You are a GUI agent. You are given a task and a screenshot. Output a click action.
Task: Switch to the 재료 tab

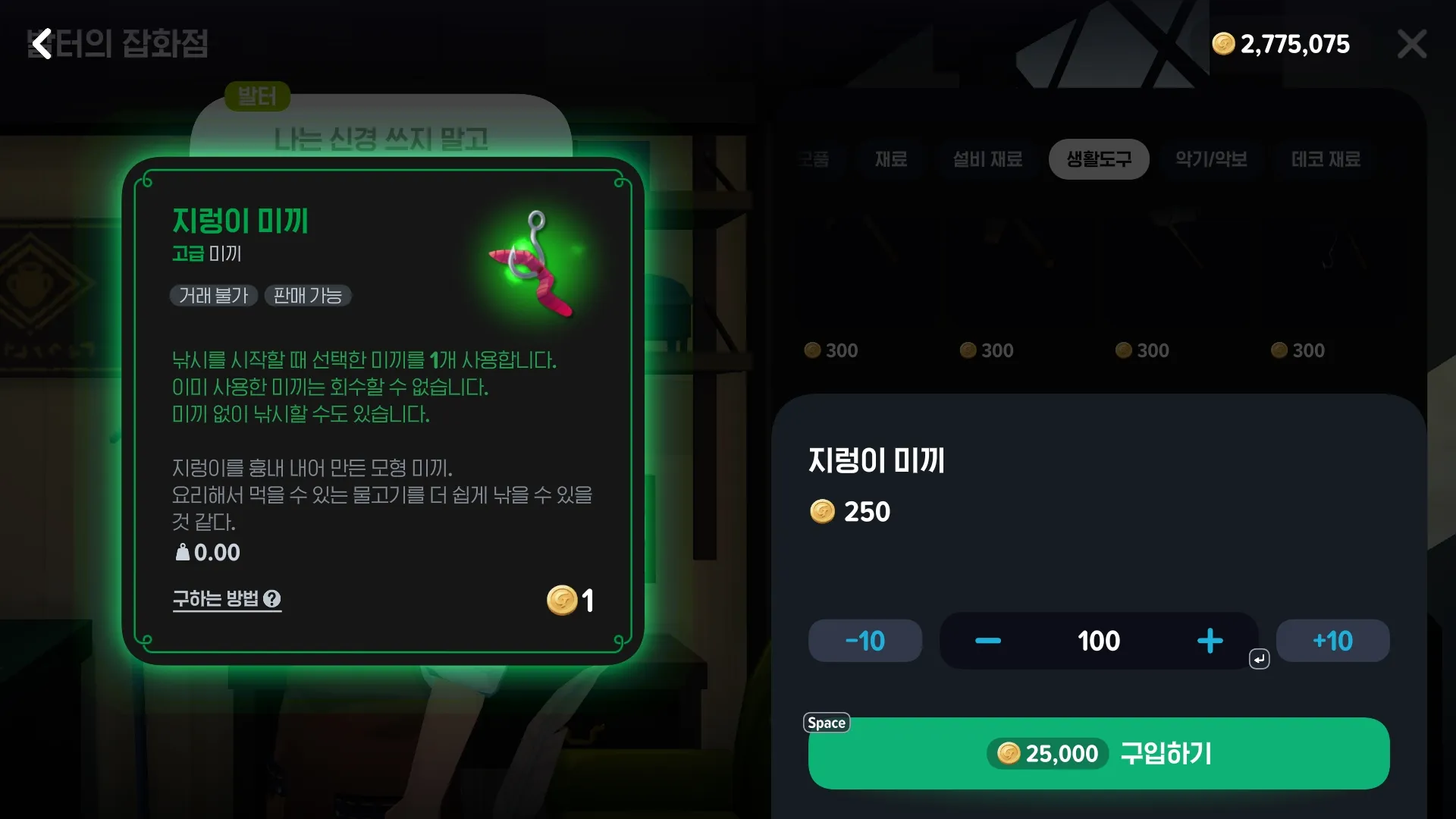pos(890,159)
